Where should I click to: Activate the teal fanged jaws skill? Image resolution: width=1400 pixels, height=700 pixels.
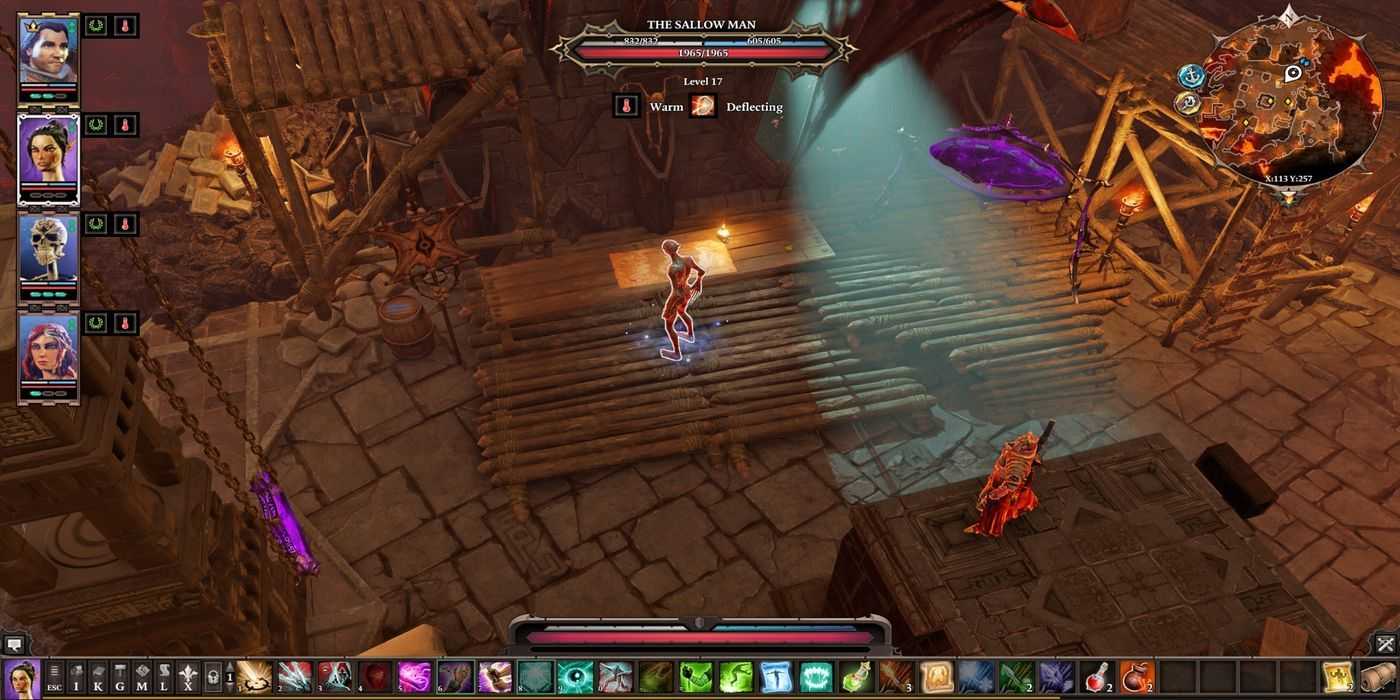tap(816, 677)
